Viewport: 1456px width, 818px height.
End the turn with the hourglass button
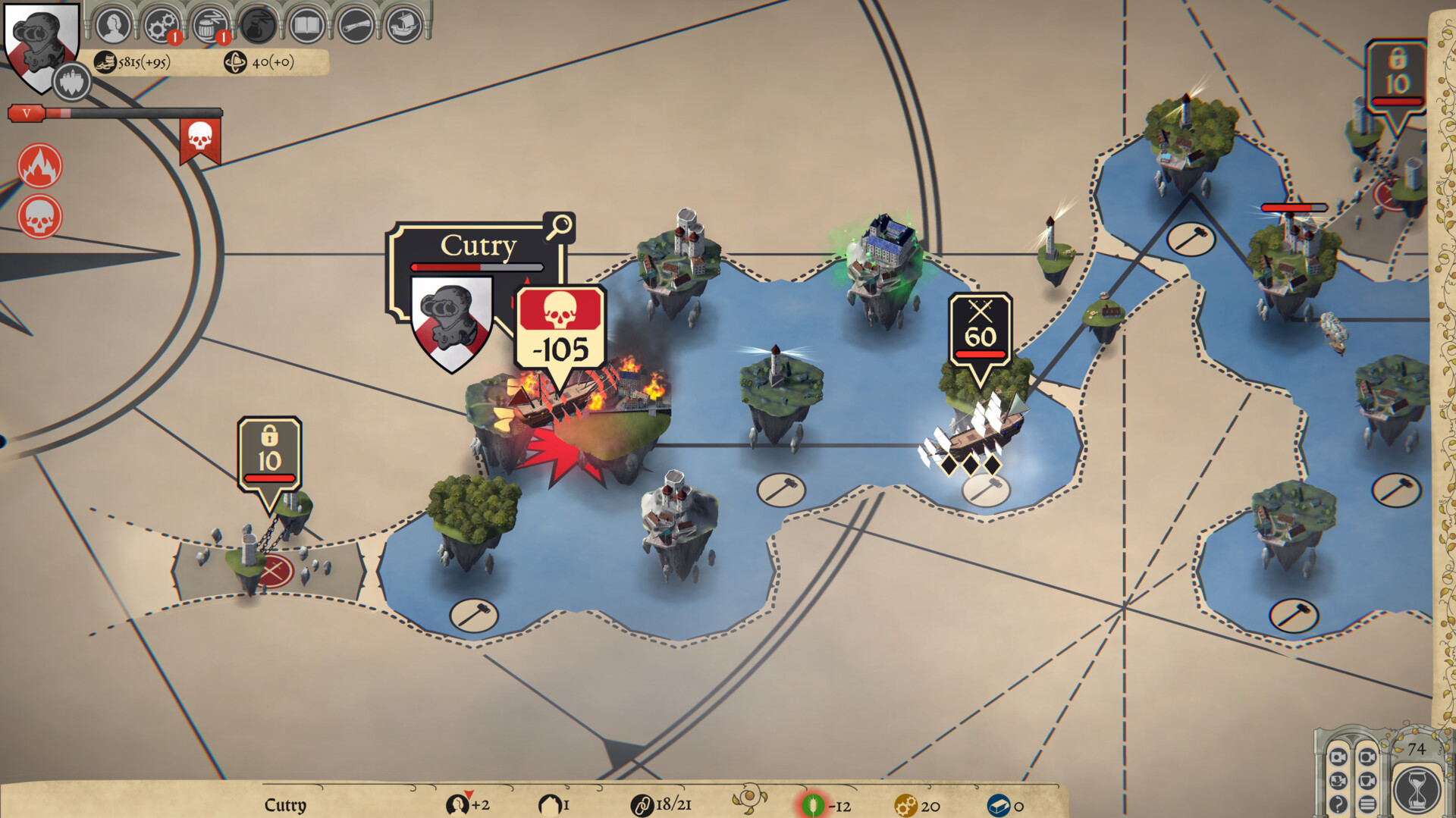point(1416,789)
